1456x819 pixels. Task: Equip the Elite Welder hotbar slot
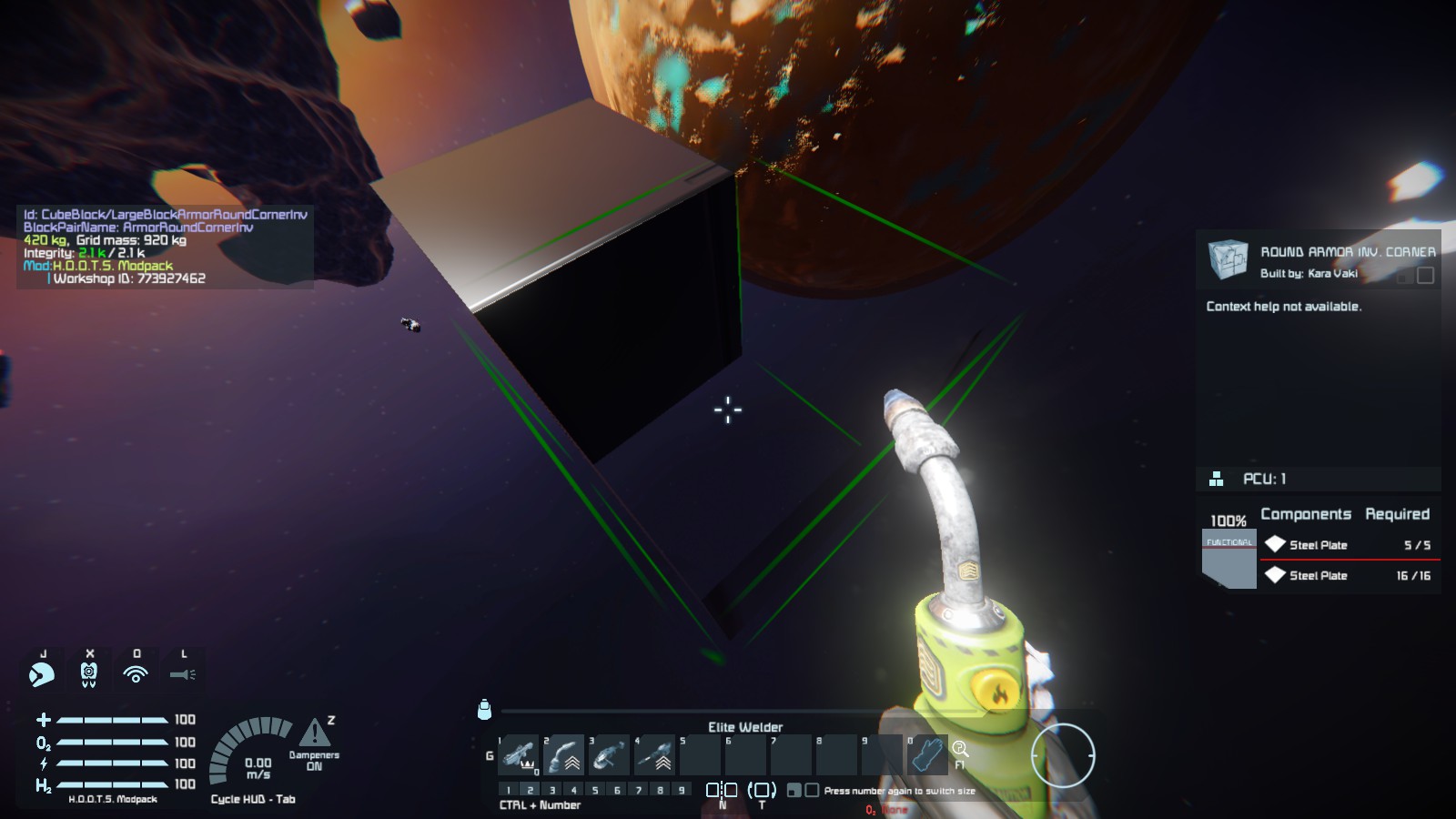(564, 755)
